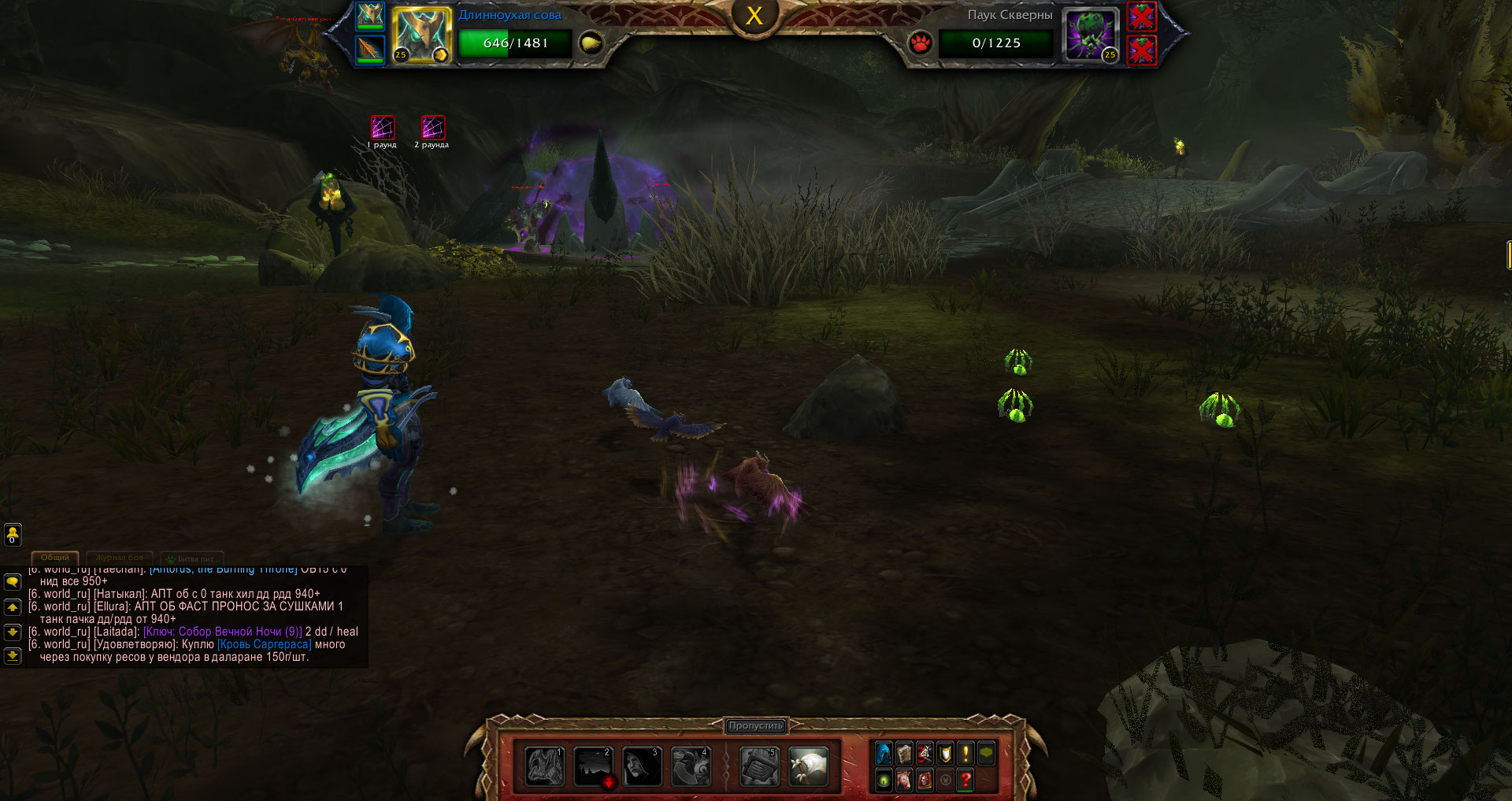Screen dimensions: 1512x801
Task: Switch to the Журнал боя chat tab
Action: coord(120,558)
